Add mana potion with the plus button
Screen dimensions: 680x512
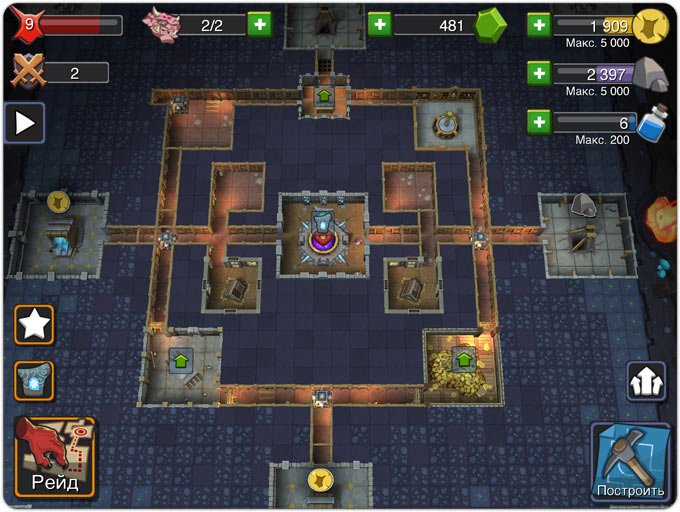coord(539,122)
